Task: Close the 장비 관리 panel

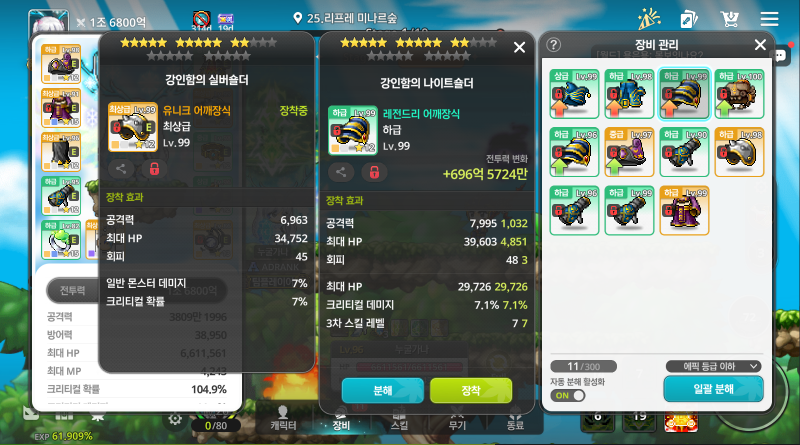Action: 760,45
